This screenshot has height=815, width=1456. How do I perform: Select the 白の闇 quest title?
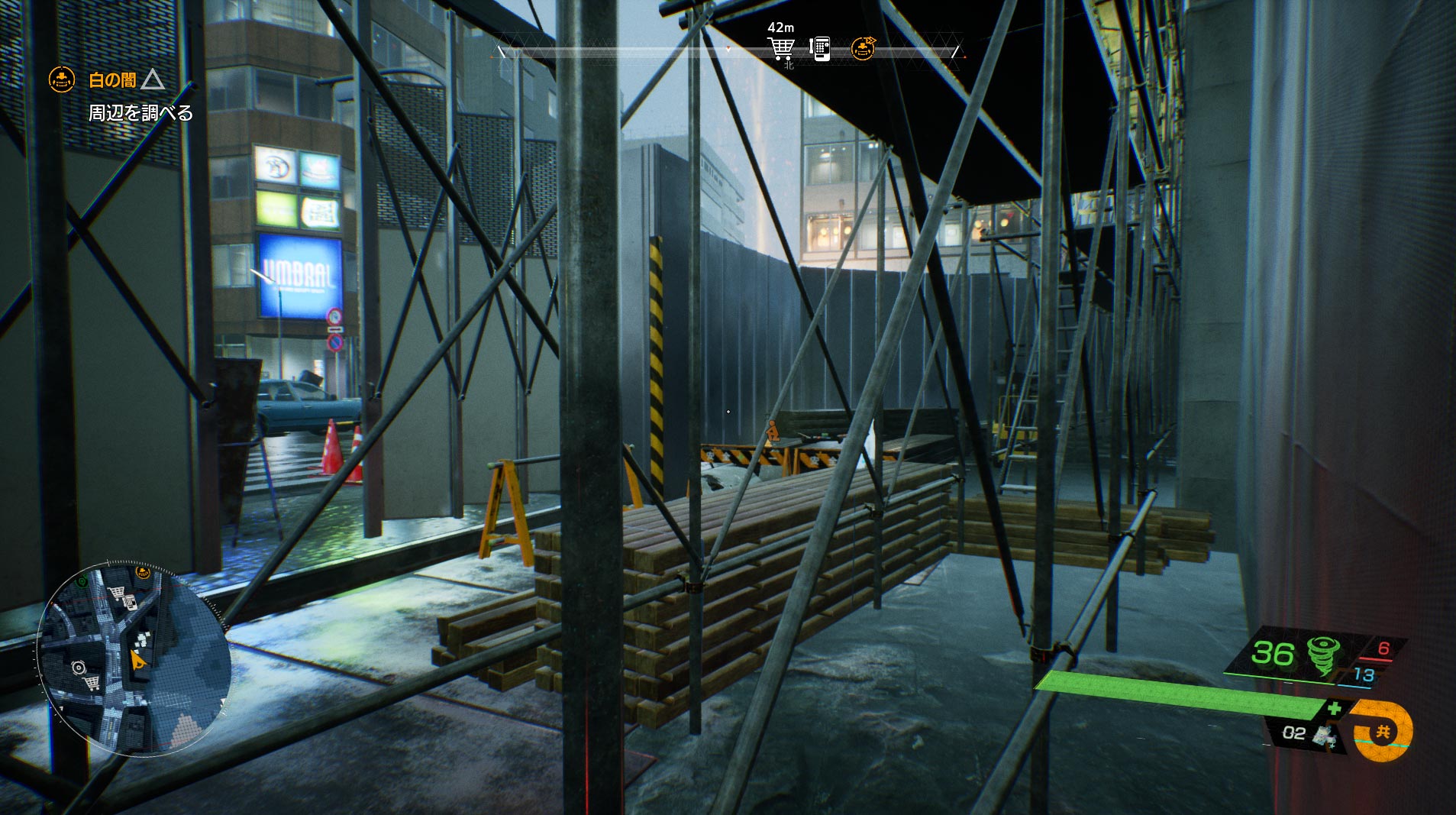[x=112, y=79]
